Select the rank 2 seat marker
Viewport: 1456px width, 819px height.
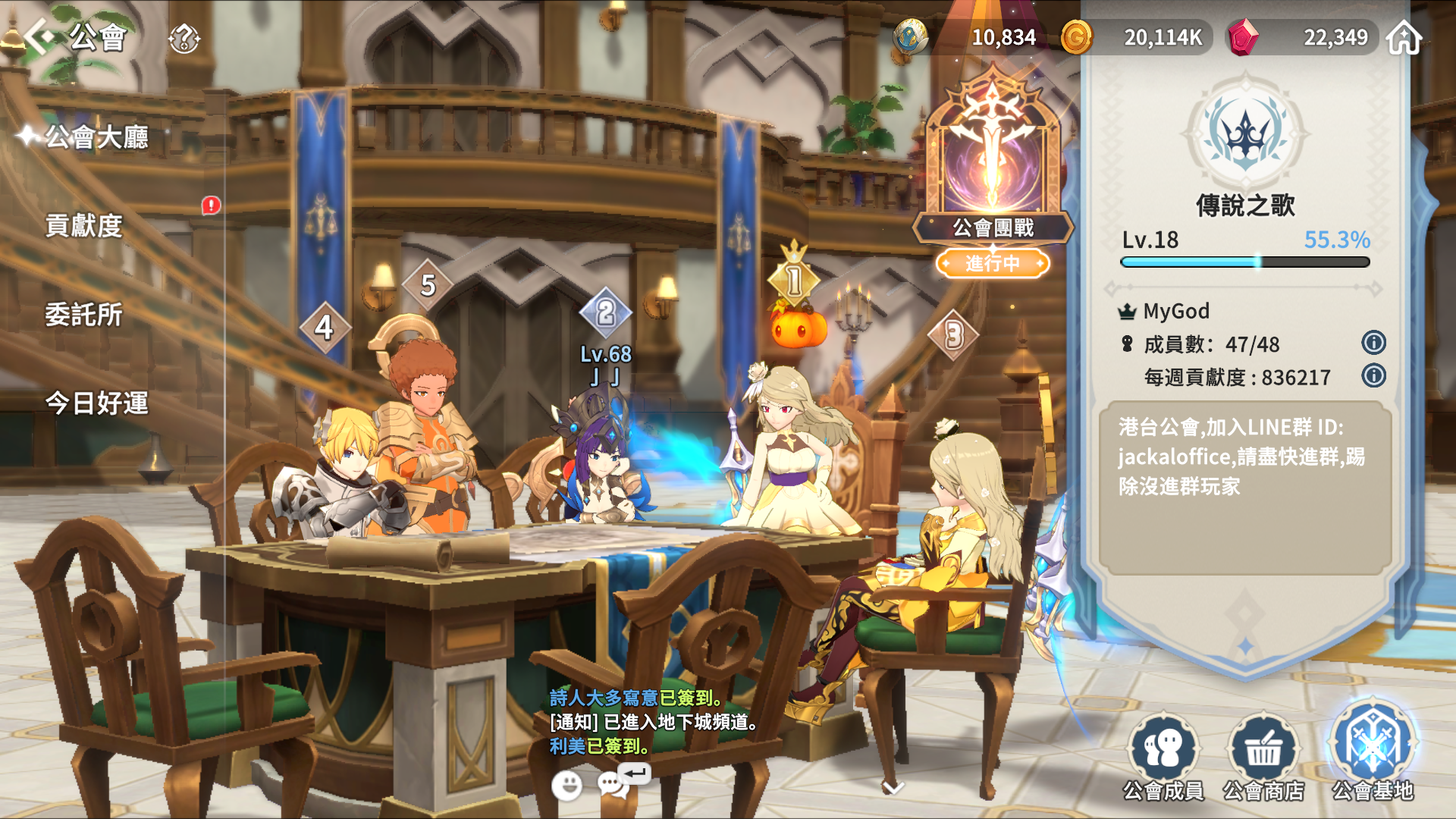click(605, 312)
